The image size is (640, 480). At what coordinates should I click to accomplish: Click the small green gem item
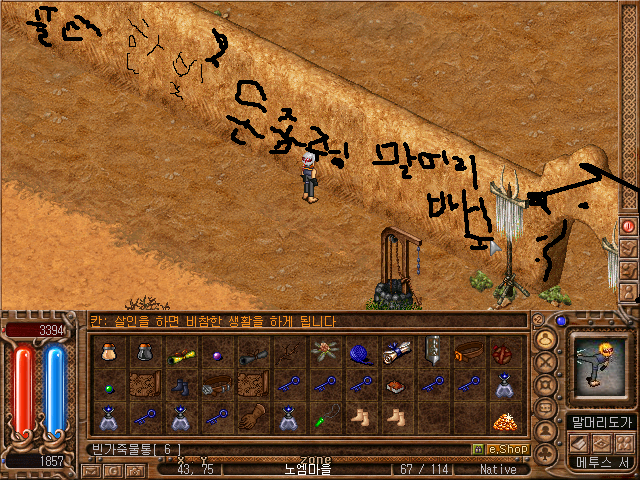pos(108,385)
